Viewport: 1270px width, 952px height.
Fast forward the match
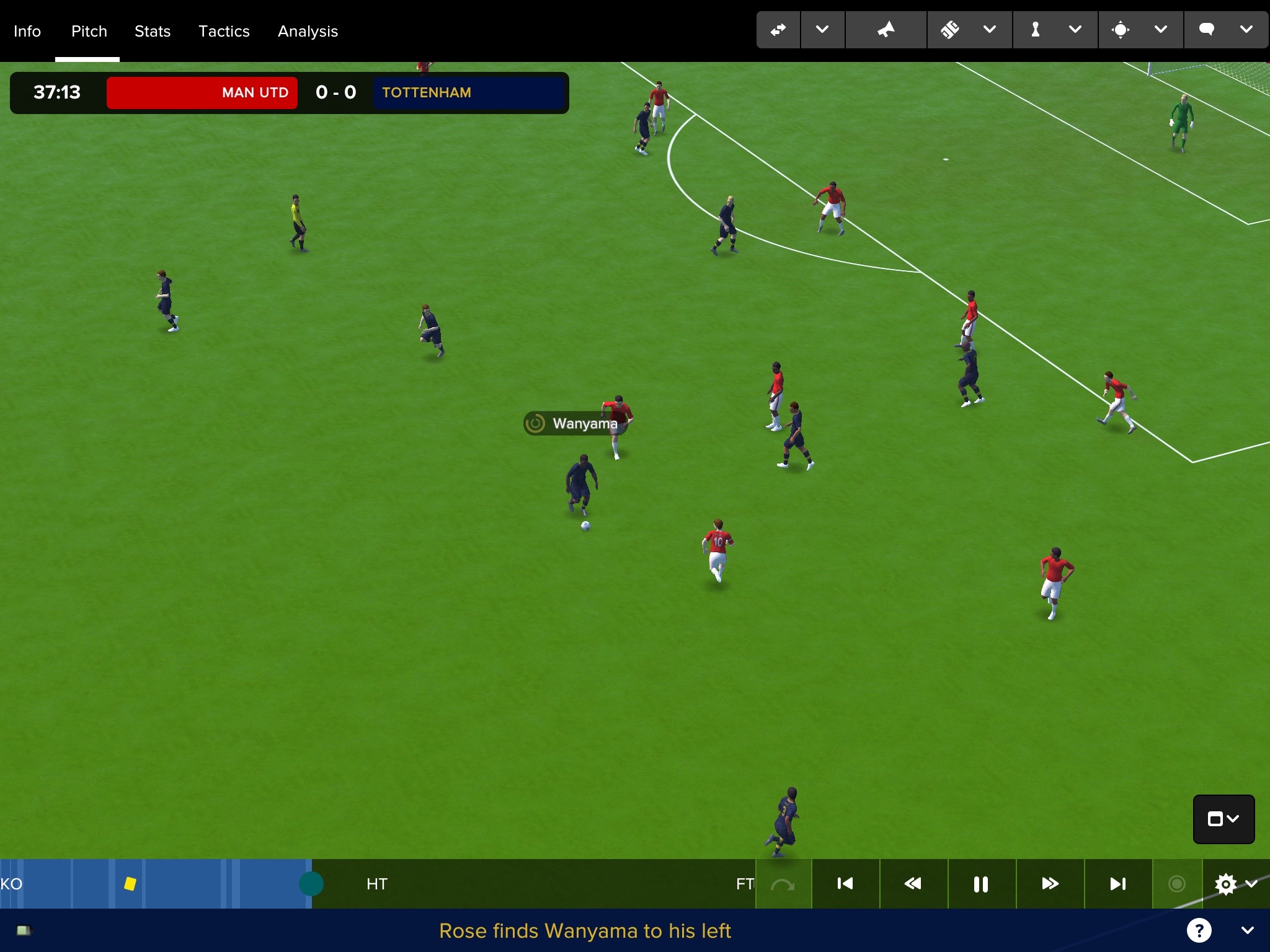[x=1050, y=884]
